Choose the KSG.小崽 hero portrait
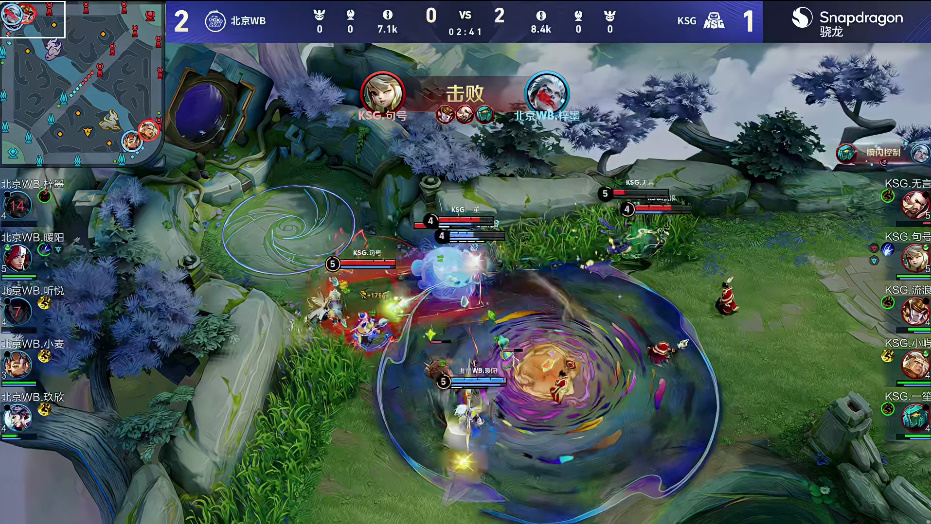This screenshot has height=524, width=931. [x=915, y=364]
